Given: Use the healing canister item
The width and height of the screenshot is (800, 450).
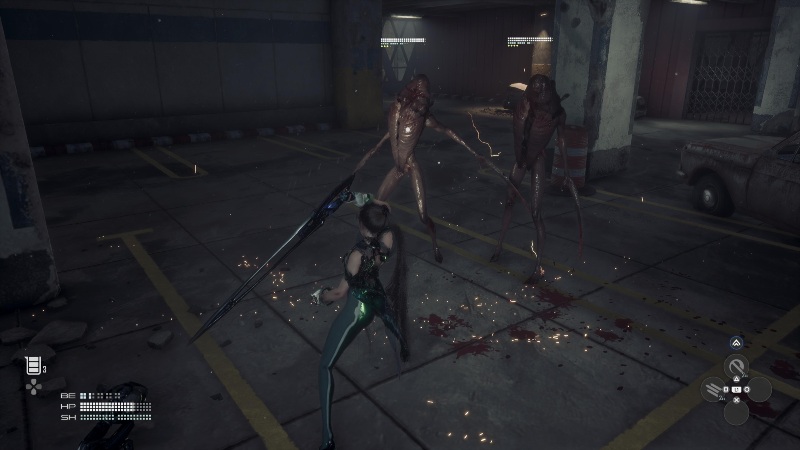Looking at the screenshot, I should point(33,366).
